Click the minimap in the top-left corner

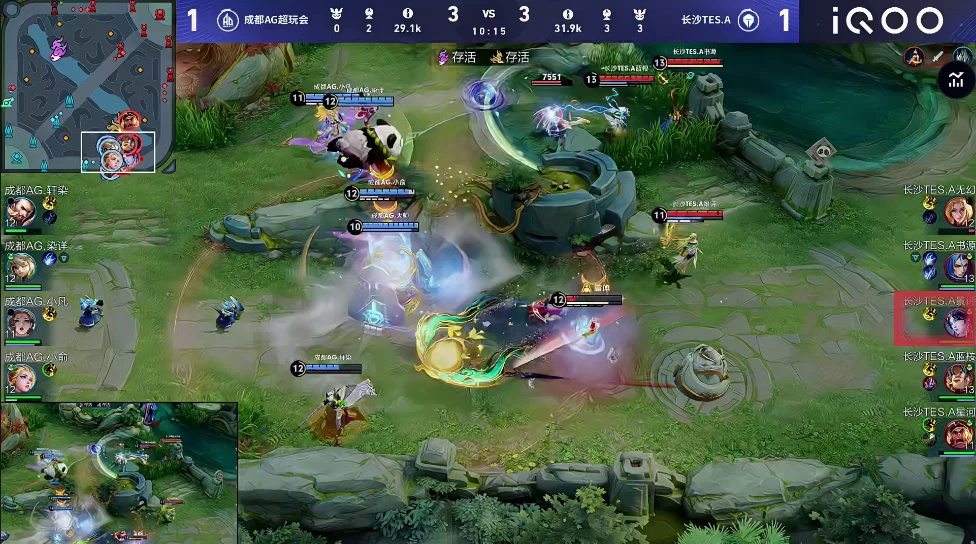[x=87, y=86]
